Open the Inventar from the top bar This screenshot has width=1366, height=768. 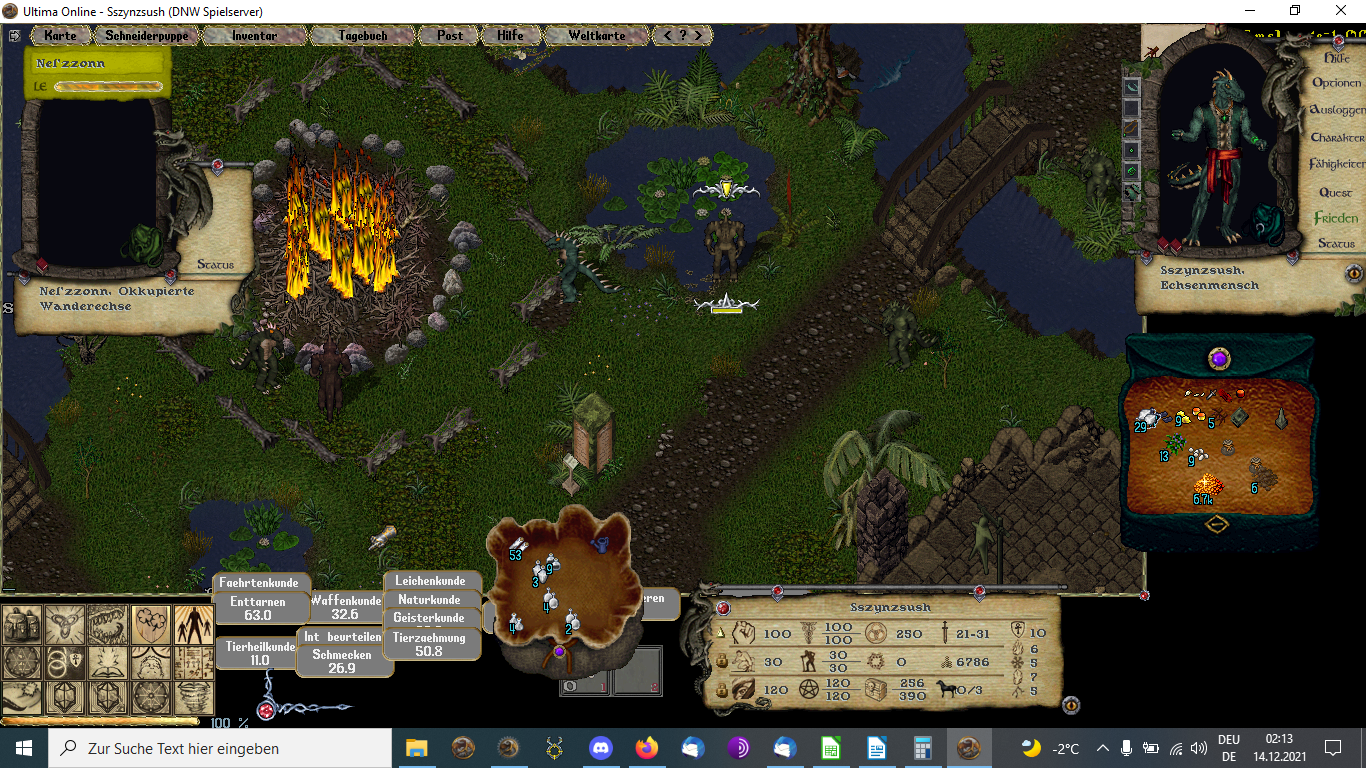pos(254,35)
